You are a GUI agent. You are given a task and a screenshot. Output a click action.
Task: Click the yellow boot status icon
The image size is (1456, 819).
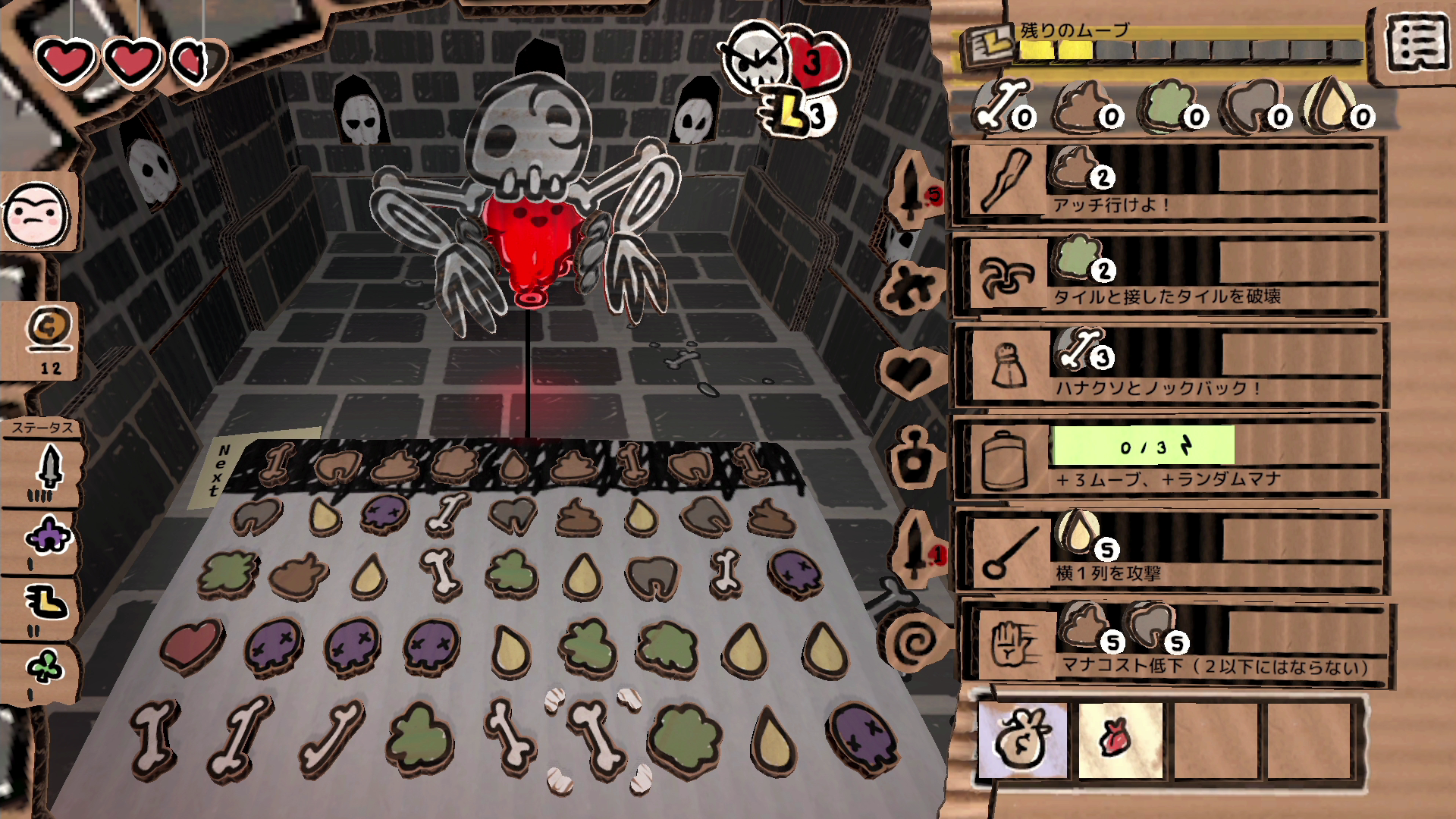click(x=47, y=604)
